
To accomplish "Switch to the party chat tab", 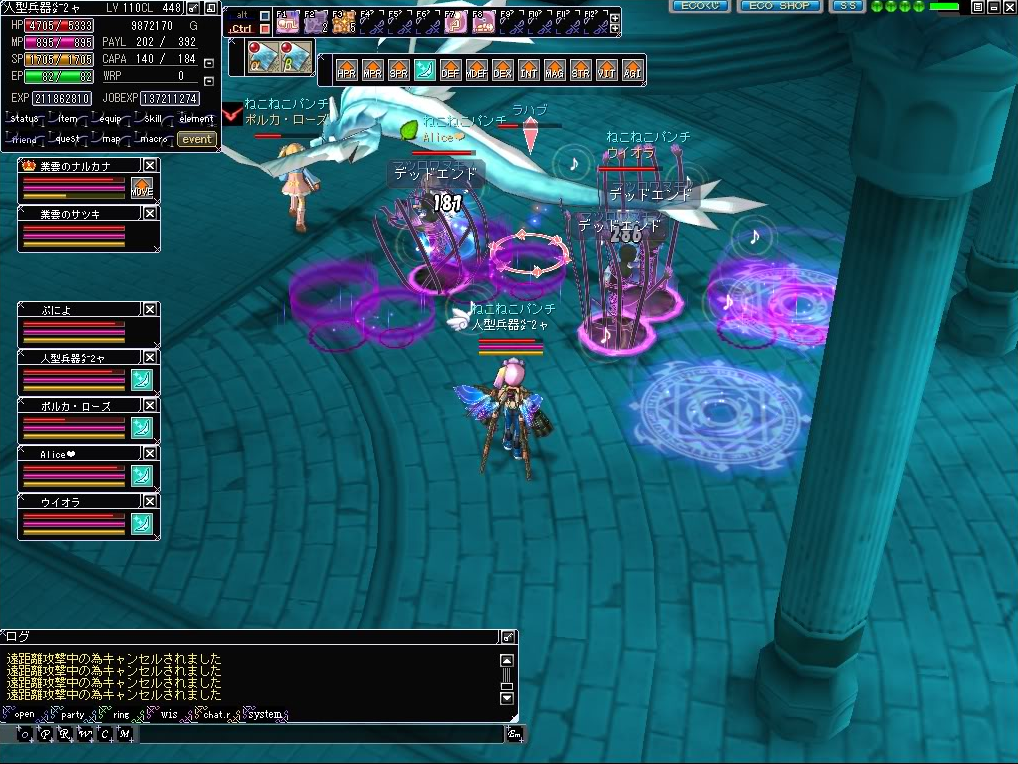I will (x=72, y=715).
